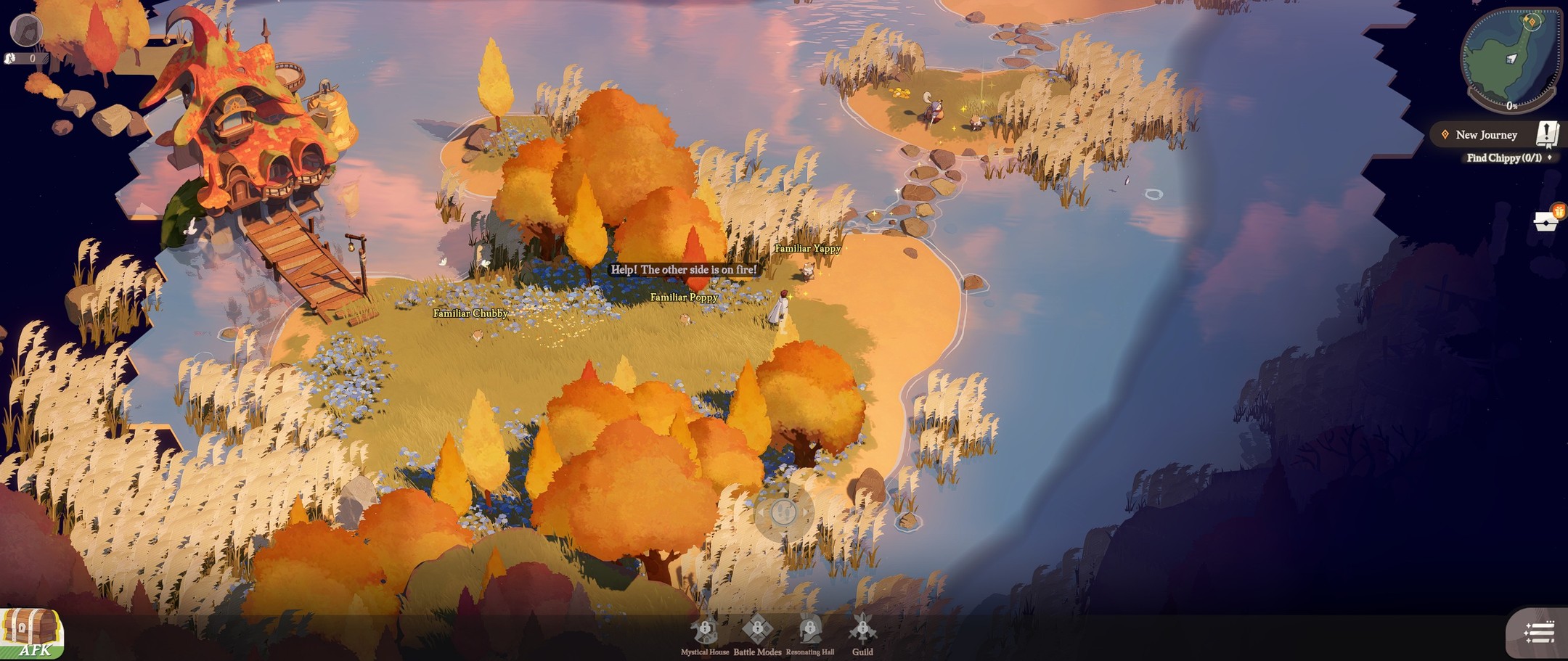The image size is (1568, 661).
Task: Open the AFK treasure chest
Action: click(x=32, y=633)
